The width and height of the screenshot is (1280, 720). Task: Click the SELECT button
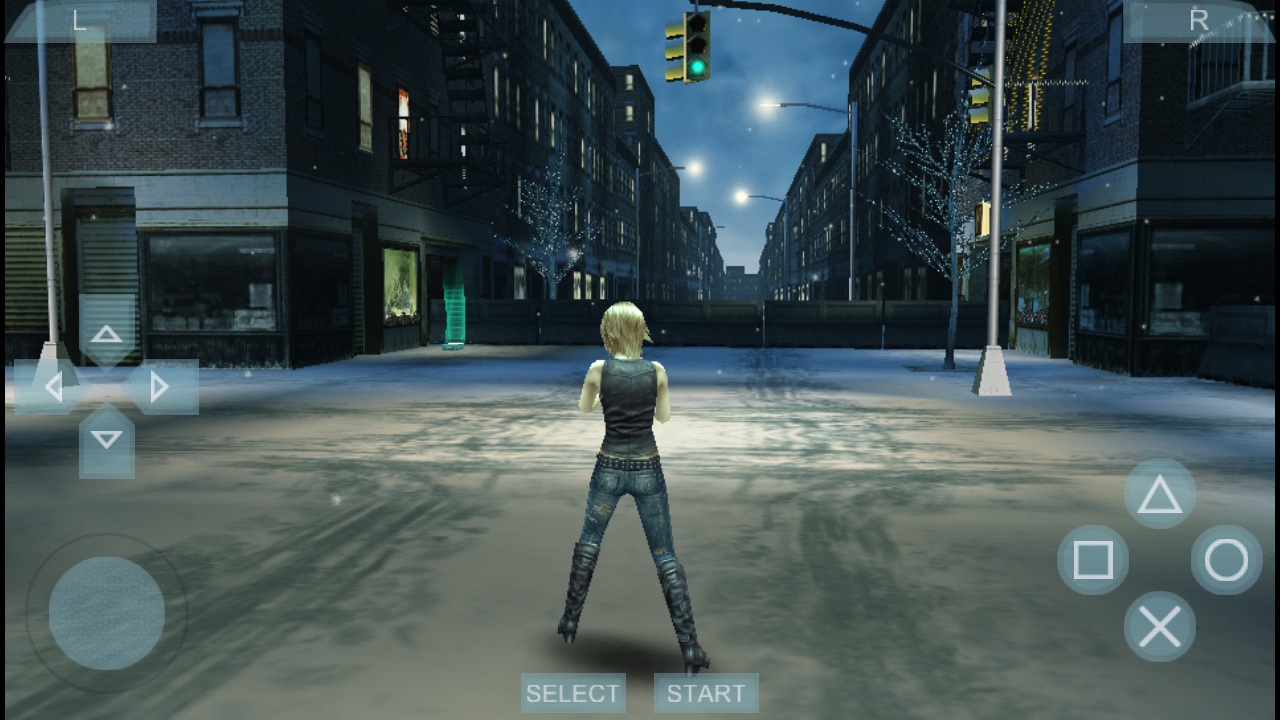click(x=573, y=693)
